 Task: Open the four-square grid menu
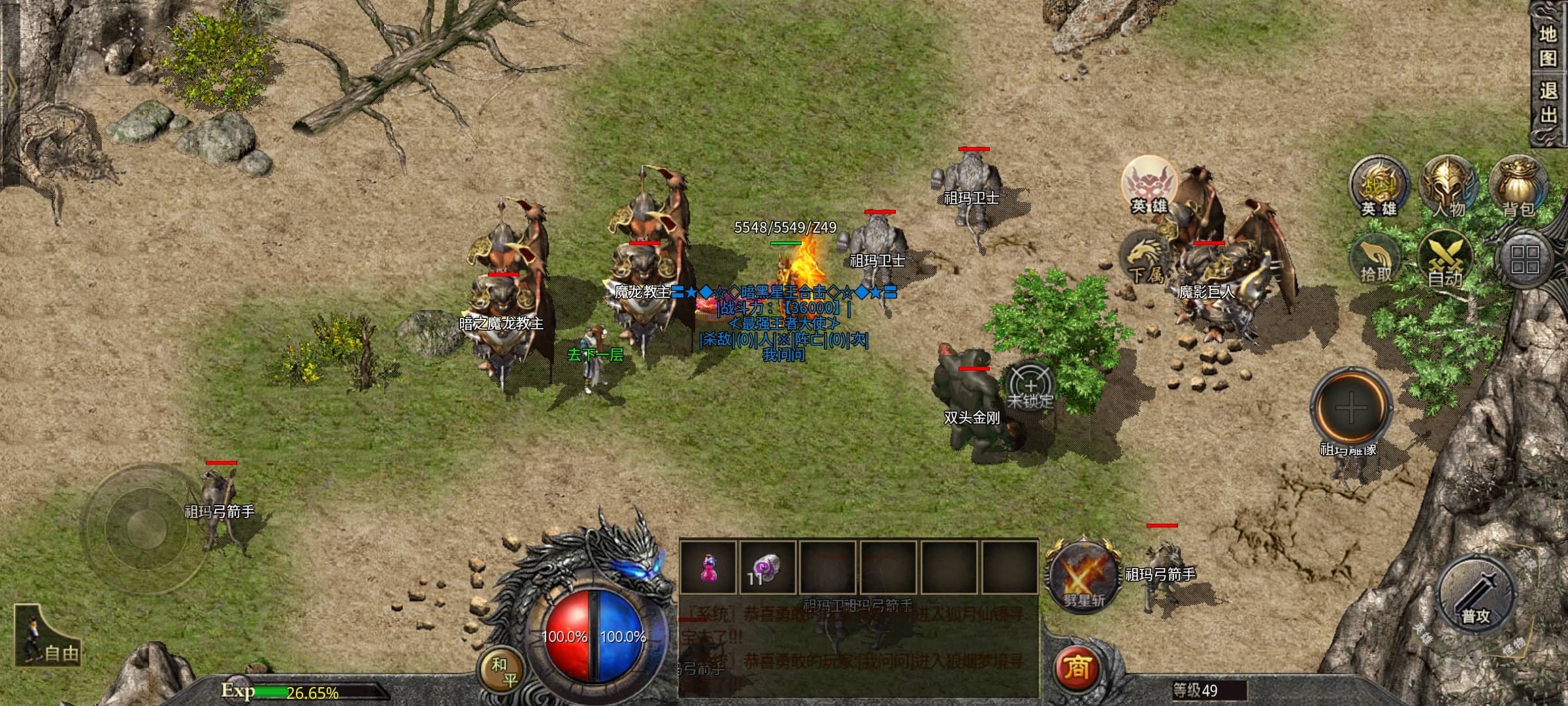(x=1525, y=260)
